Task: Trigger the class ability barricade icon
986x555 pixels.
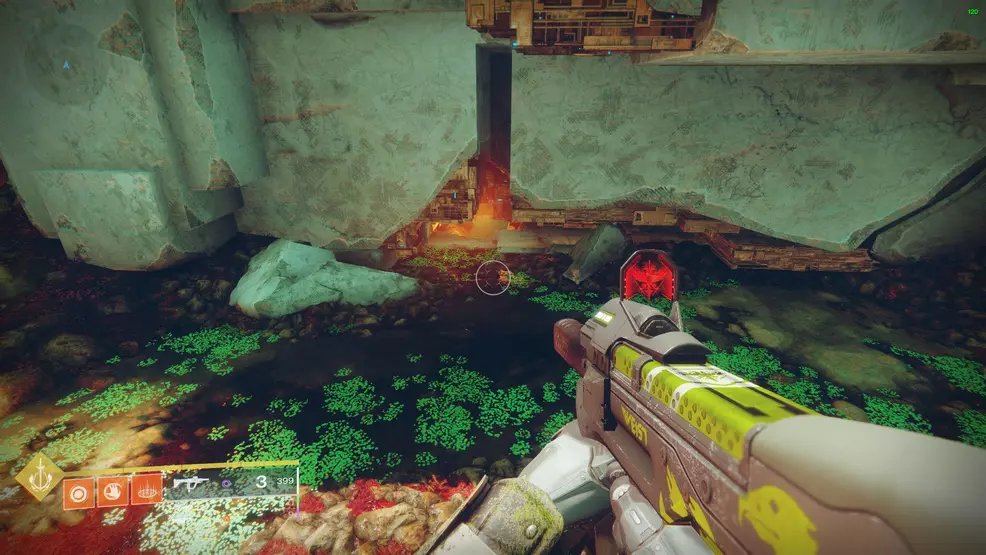Action: tap(146, 489)
